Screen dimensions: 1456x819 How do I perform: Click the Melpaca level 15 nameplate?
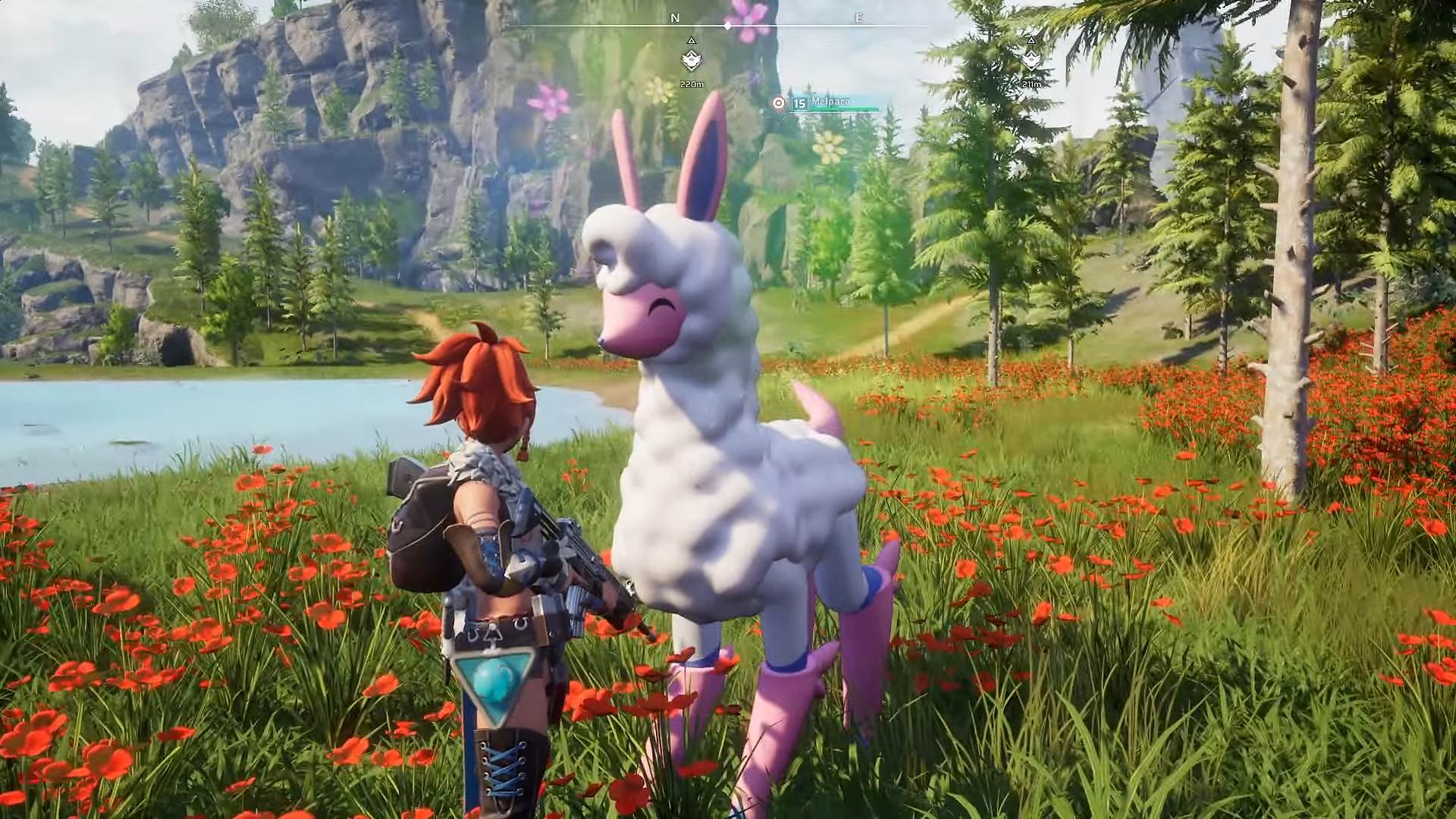tap(831, 102)
